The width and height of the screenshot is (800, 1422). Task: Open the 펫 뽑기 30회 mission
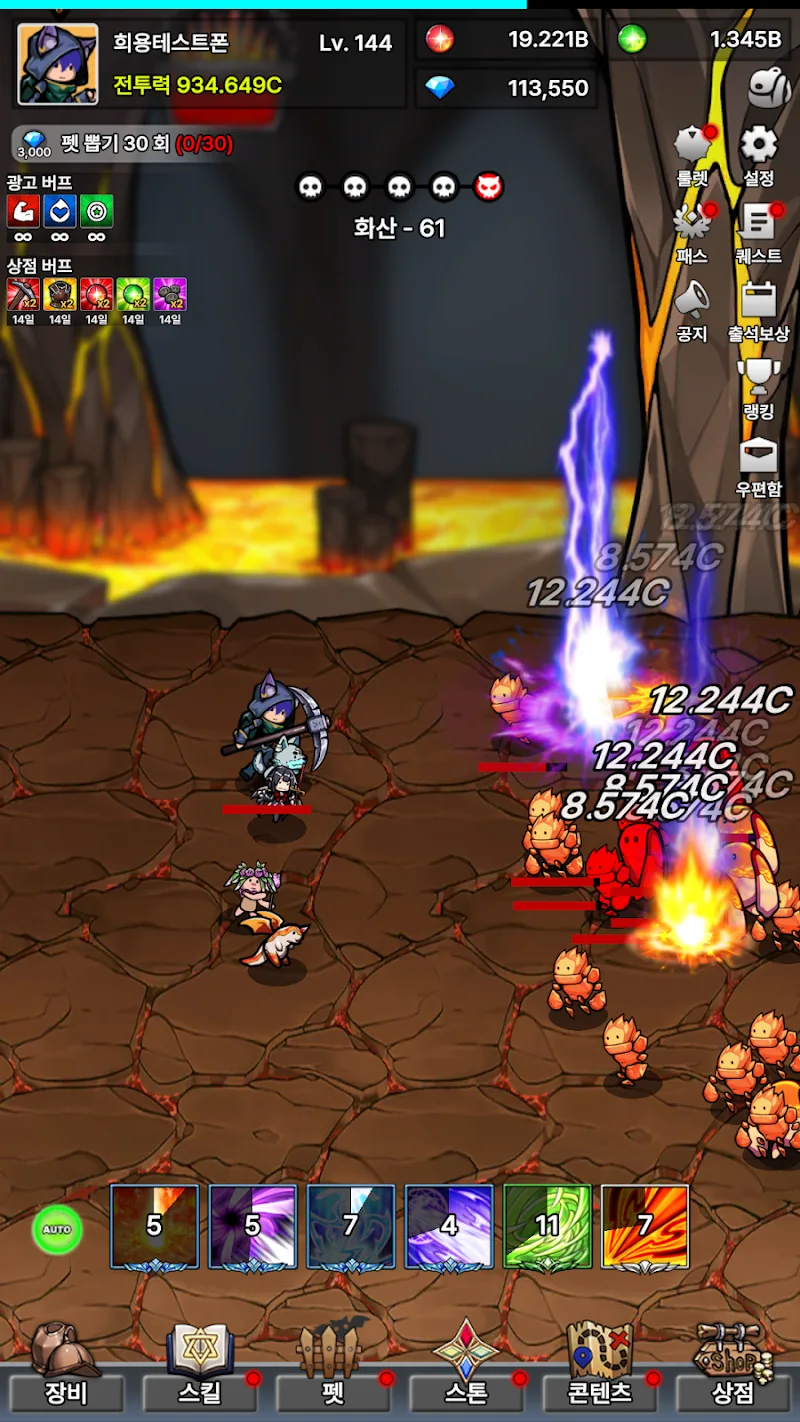(125, 144)
